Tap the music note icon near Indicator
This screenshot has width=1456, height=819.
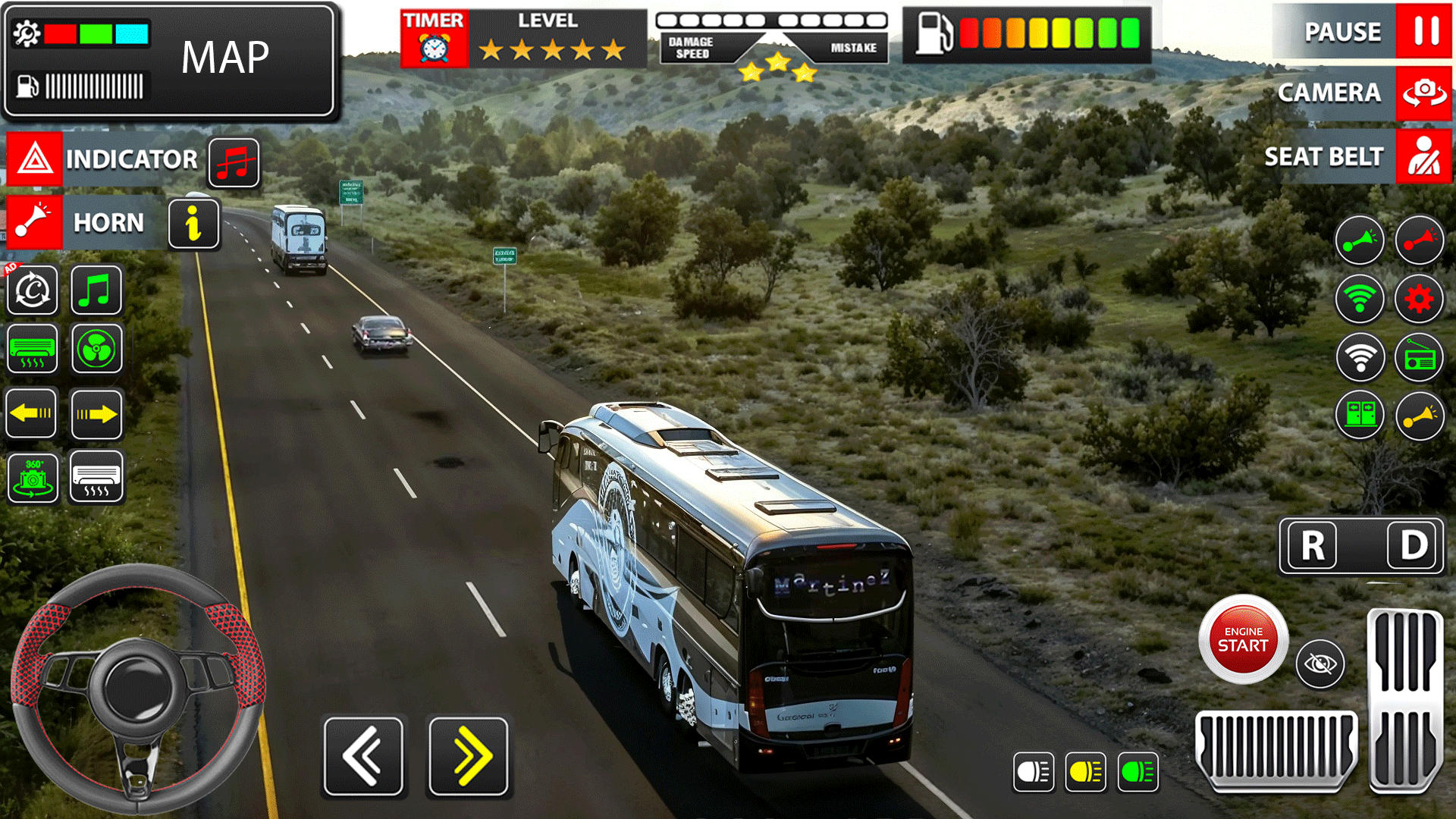[233, 163]
